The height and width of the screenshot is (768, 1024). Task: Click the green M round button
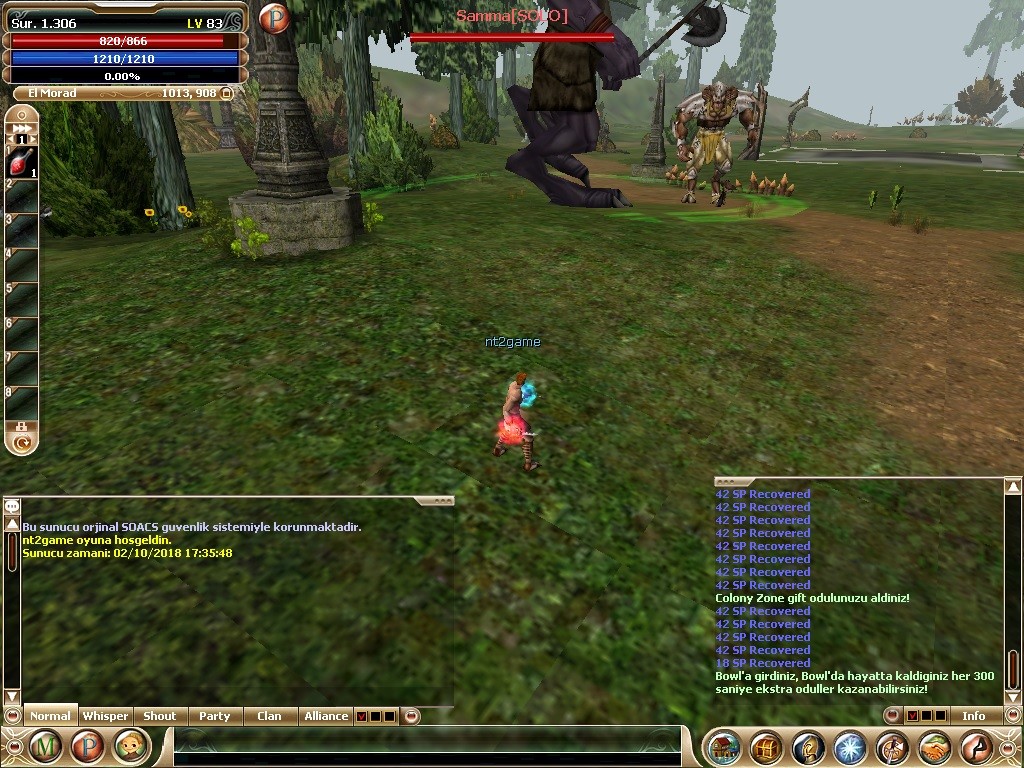coord(44,746)
